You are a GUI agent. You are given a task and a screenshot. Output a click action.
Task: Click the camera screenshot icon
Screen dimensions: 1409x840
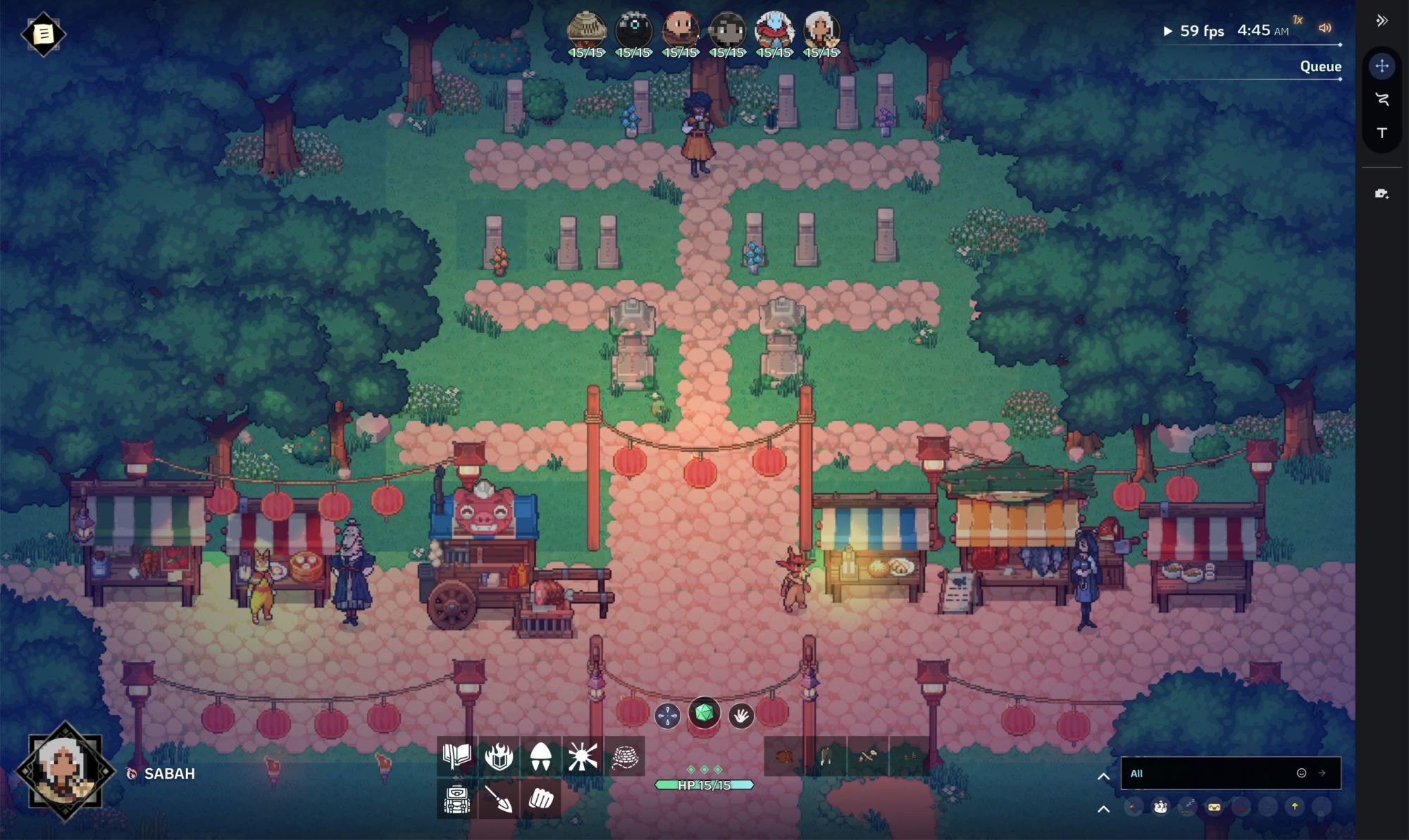[x=1382, y=194]
